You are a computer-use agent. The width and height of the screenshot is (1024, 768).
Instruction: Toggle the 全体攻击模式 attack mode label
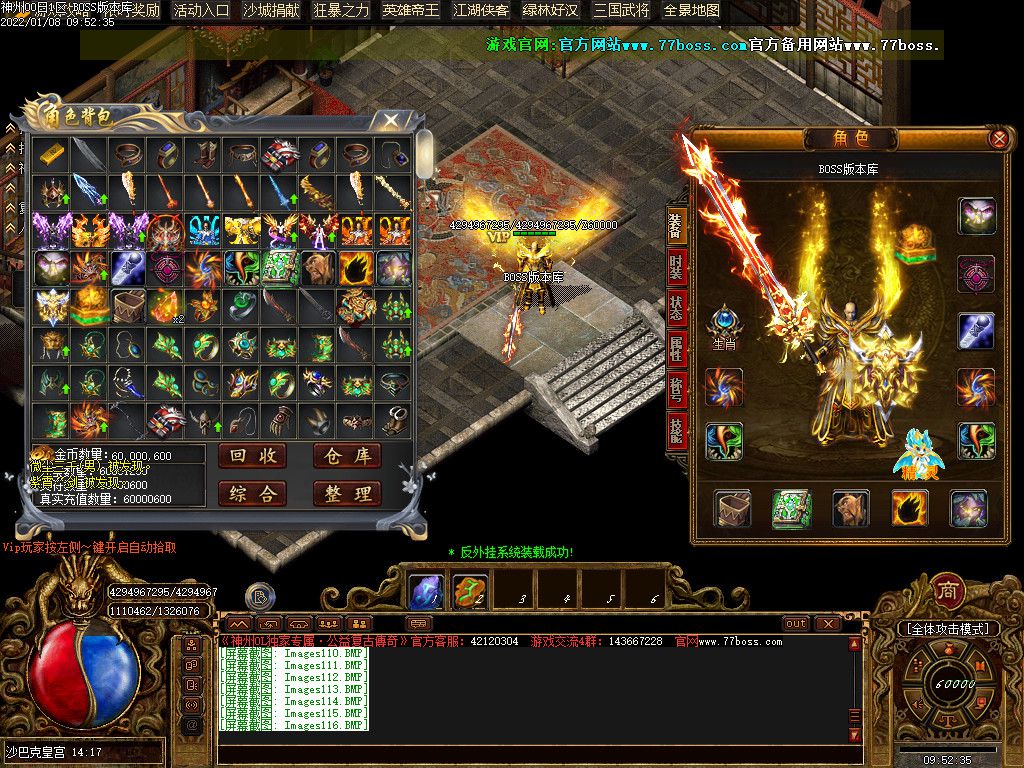tap(947, 629)
